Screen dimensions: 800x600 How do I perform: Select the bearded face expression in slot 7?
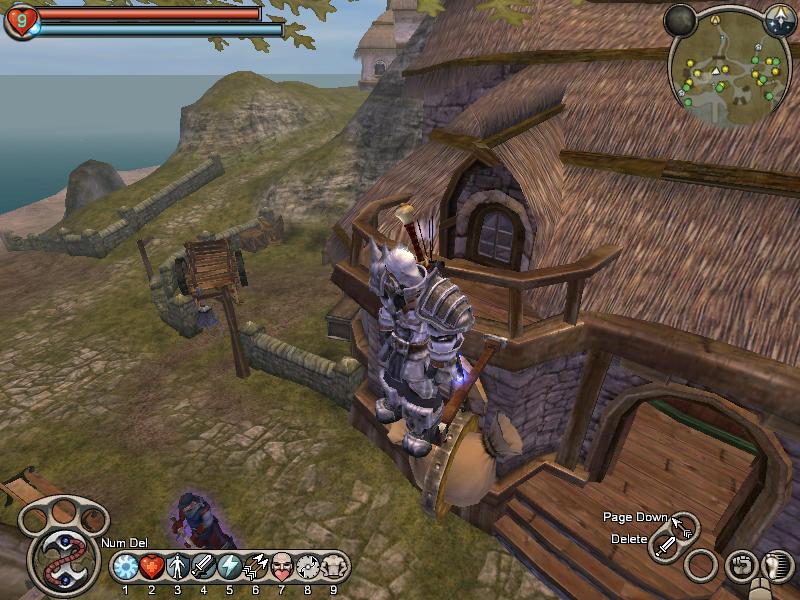[281, 567]
